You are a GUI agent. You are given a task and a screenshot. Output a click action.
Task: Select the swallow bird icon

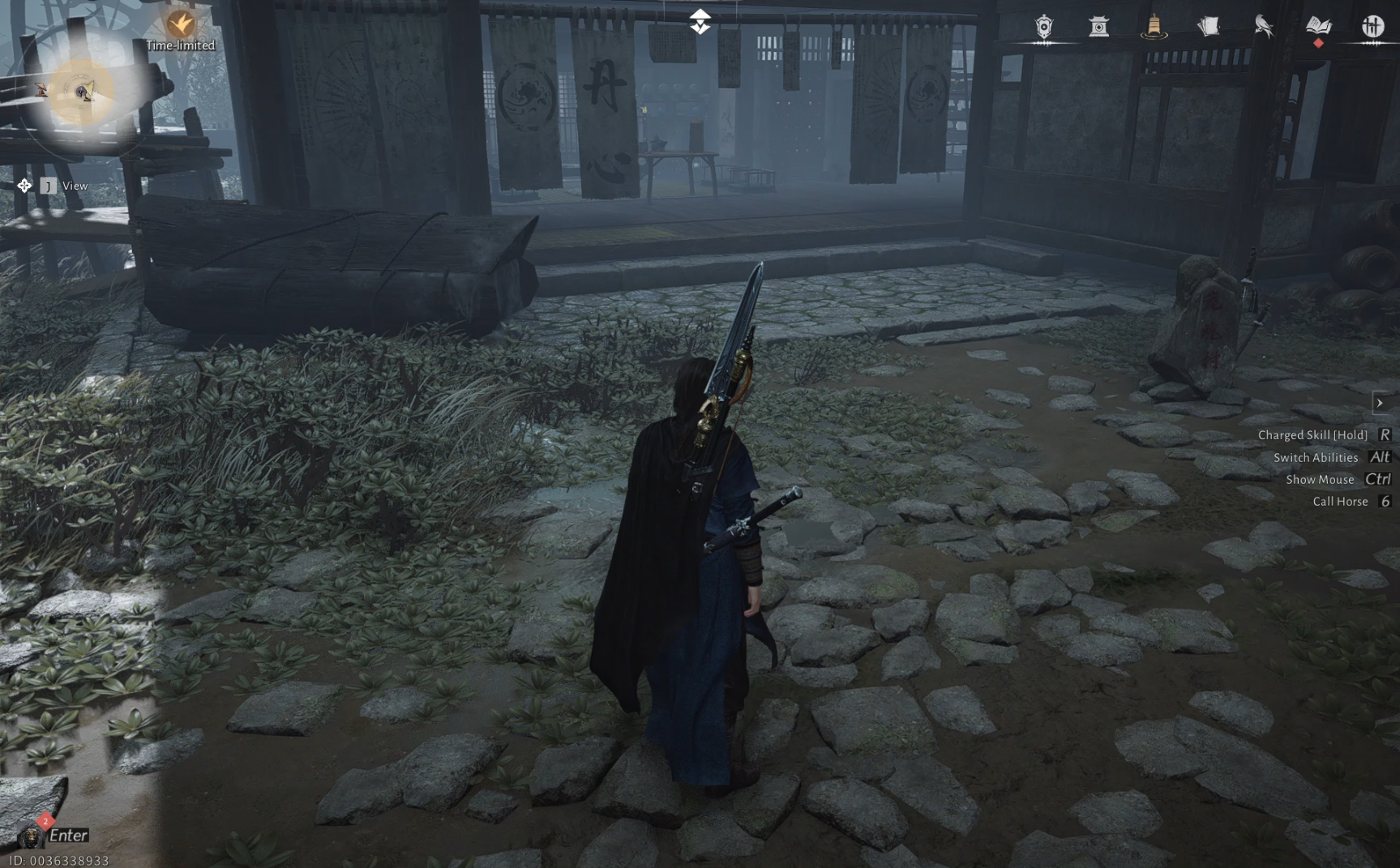point(1264,25)
